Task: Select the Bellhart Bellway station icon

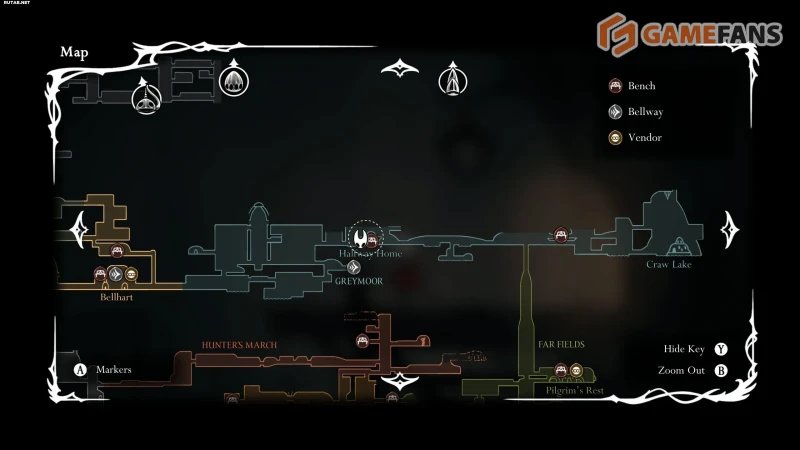Action: click(115, 274)
